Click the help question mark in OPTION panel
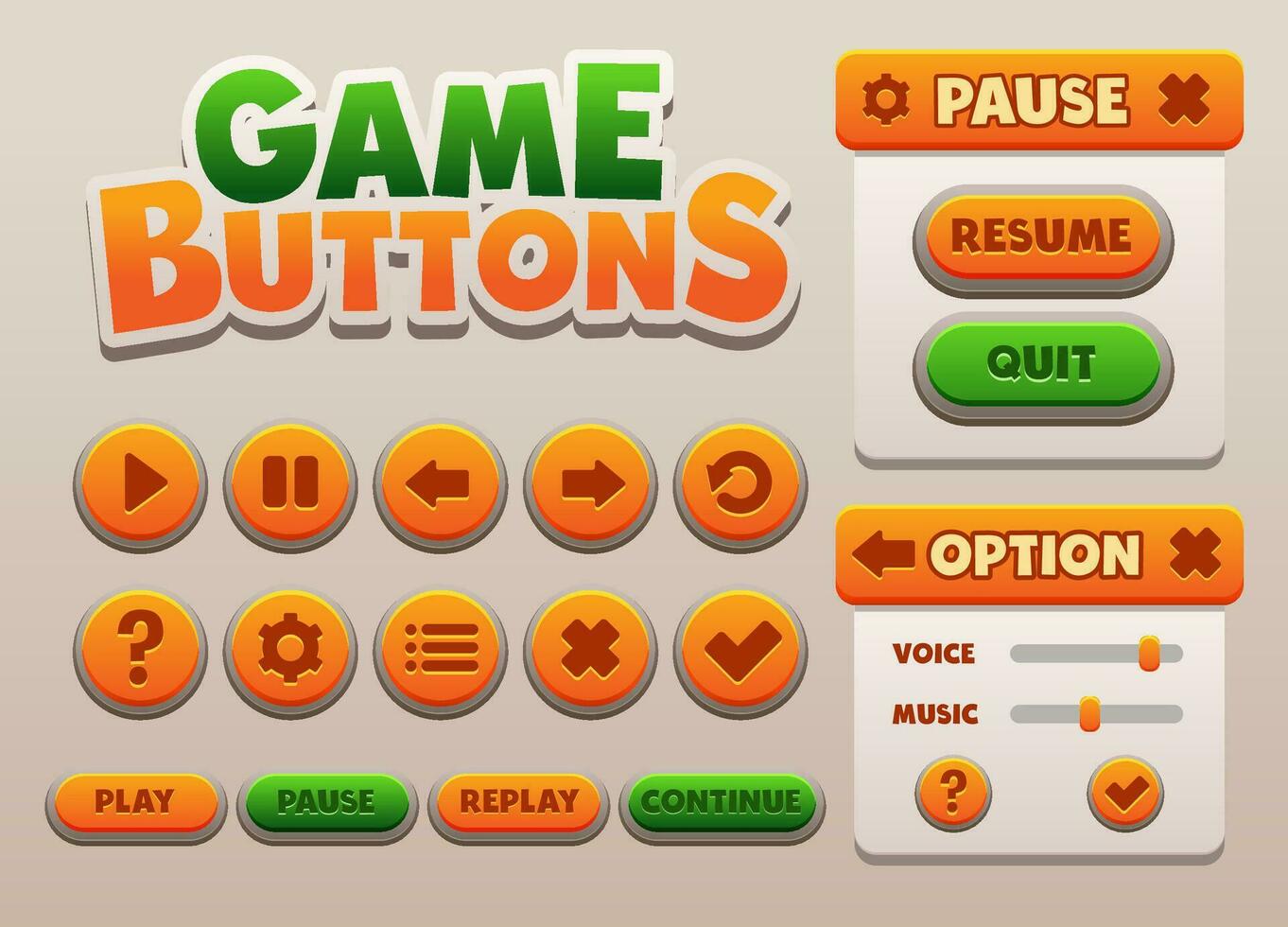This screenshot has height=927, width=1288. 953,793
